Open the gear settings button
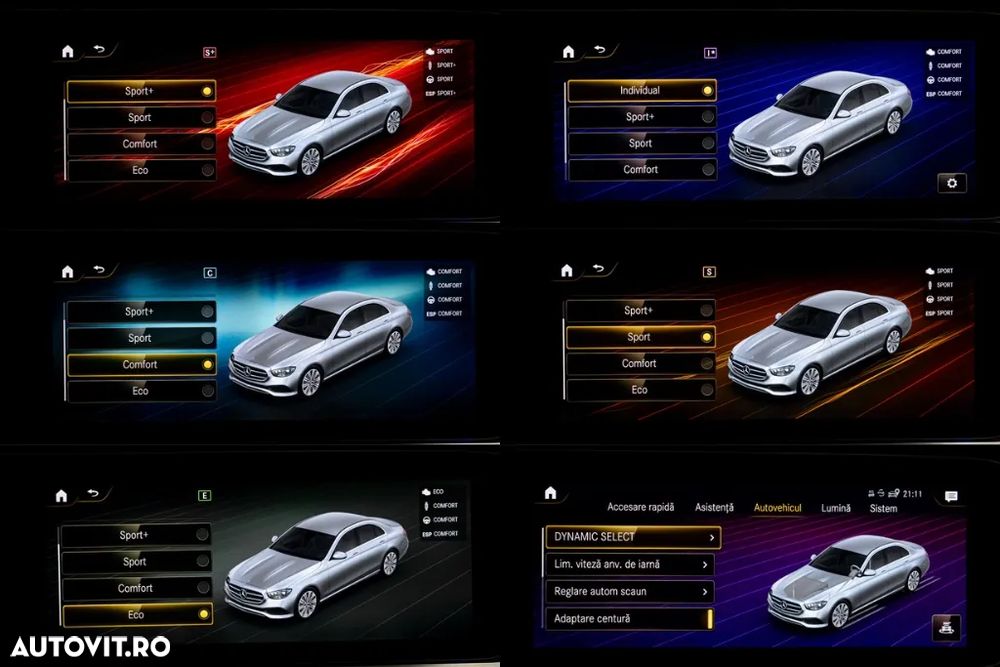 (x=951, y=183)
